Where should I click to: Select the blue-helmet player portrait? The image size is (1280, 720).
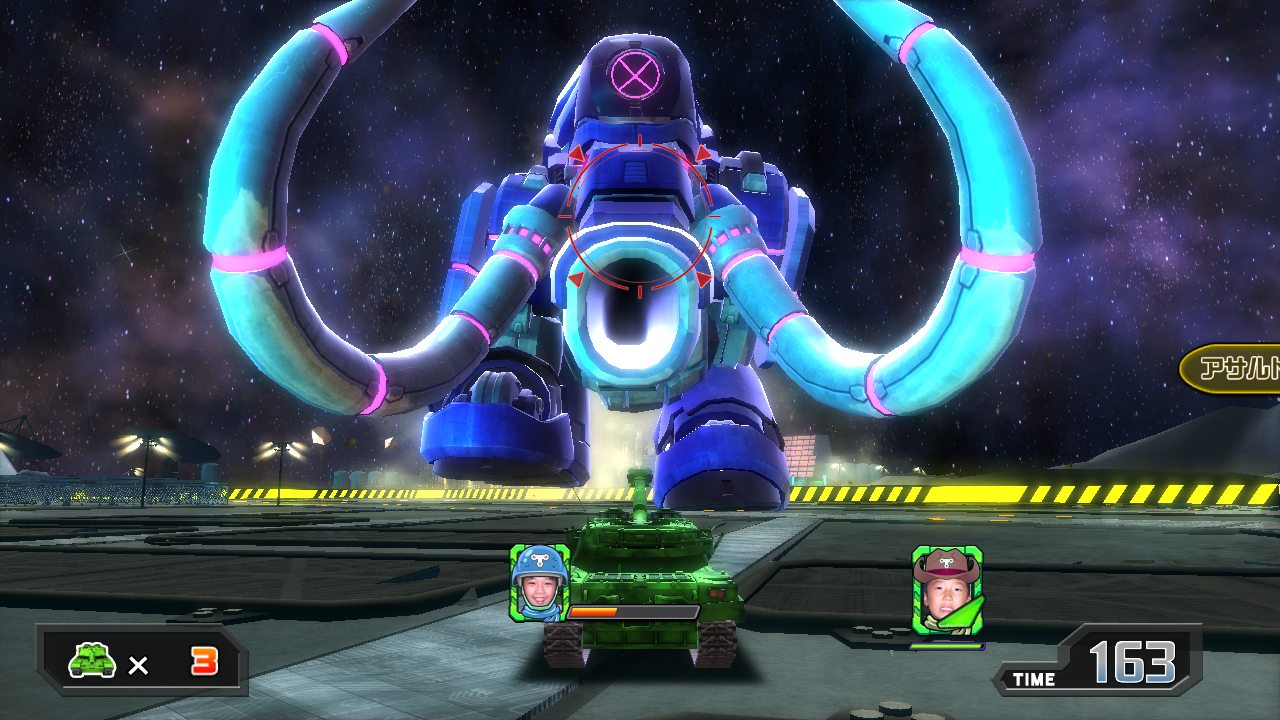pos(539,583)
